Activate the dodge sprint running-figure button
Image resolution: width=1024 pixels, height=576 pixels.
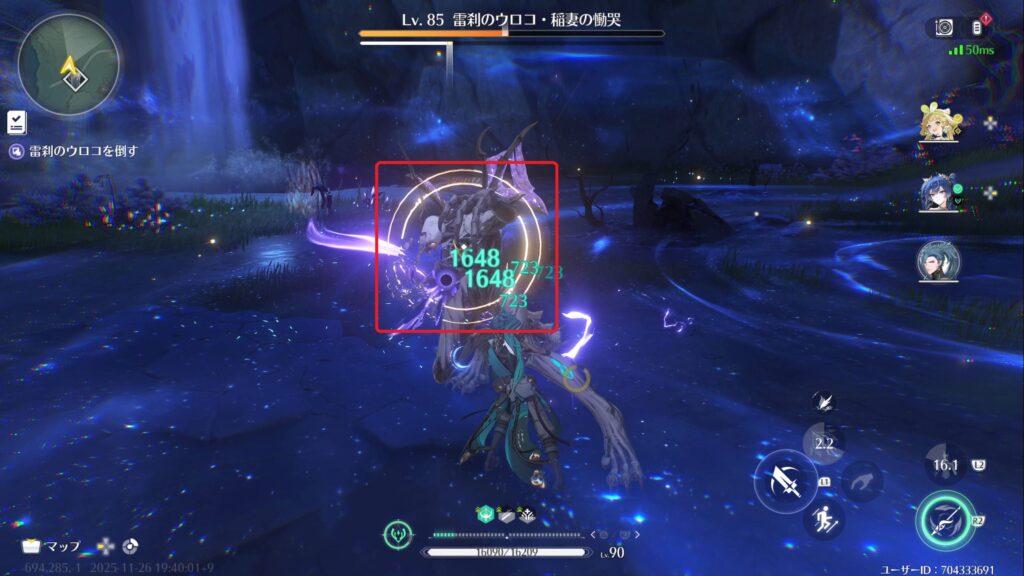[824, 519]
